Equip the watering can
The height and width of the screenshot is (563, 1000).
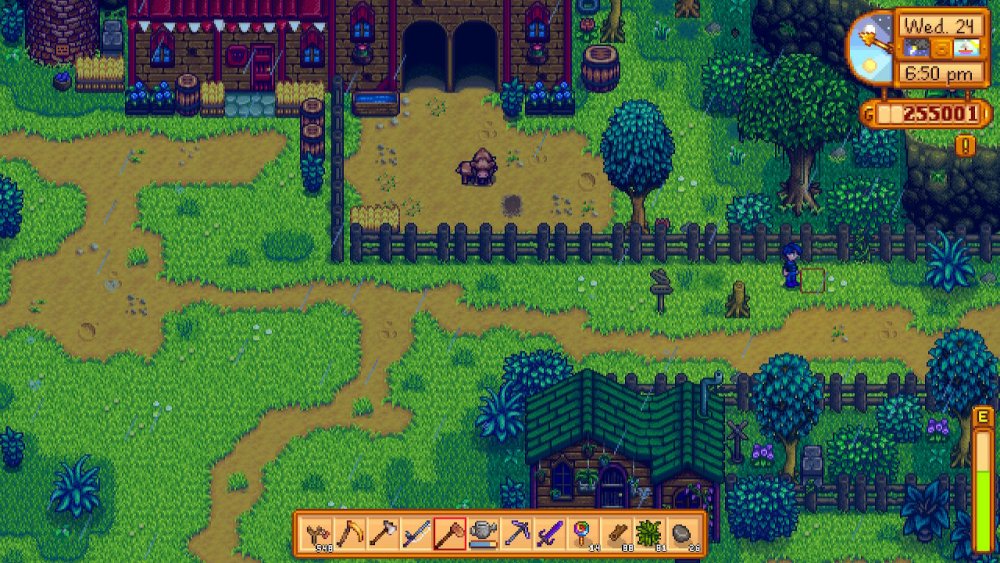(x=483, y=532)
